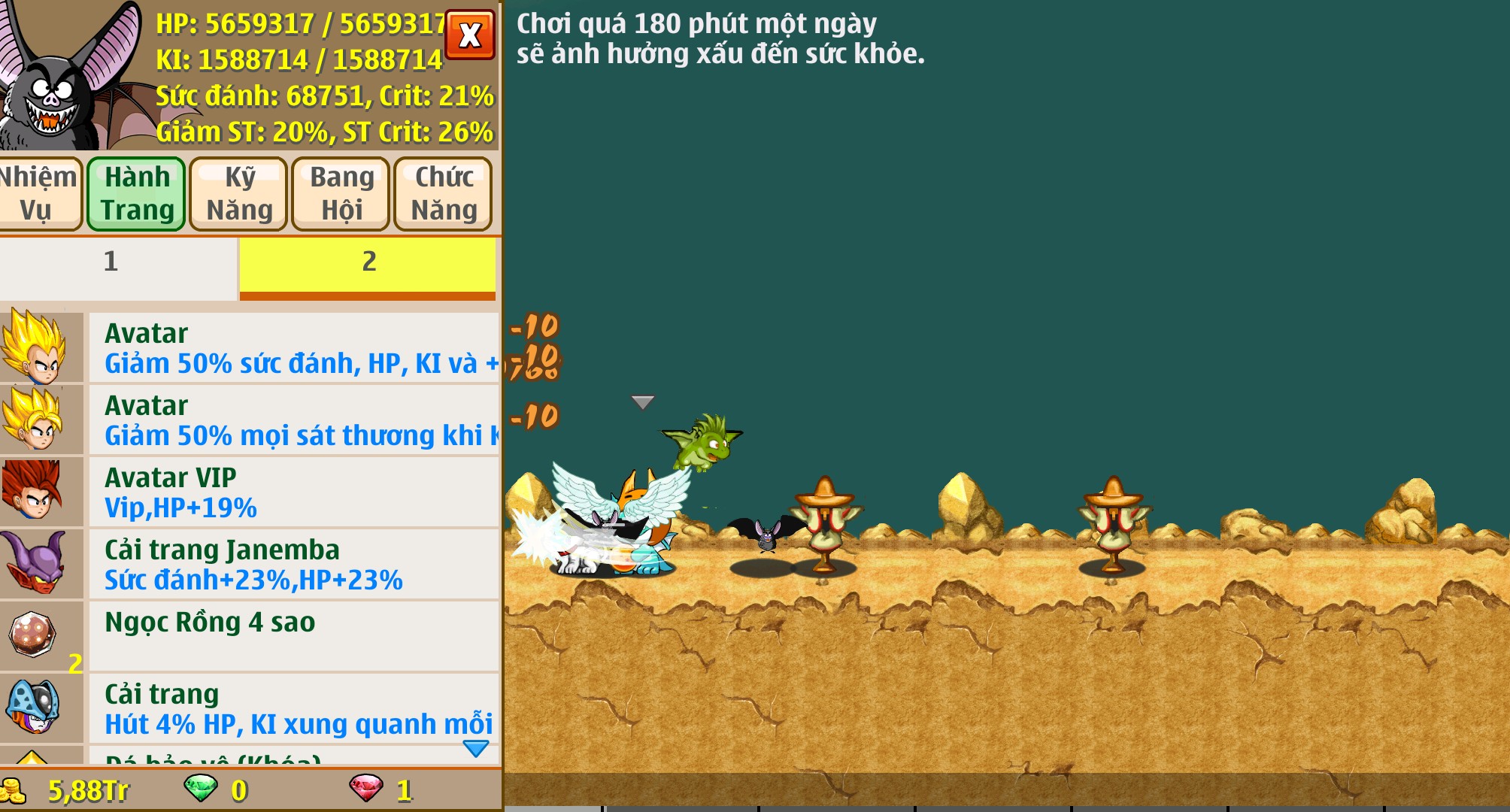
Task: Select the Chức Năng tab
Action: click(444, 193)
